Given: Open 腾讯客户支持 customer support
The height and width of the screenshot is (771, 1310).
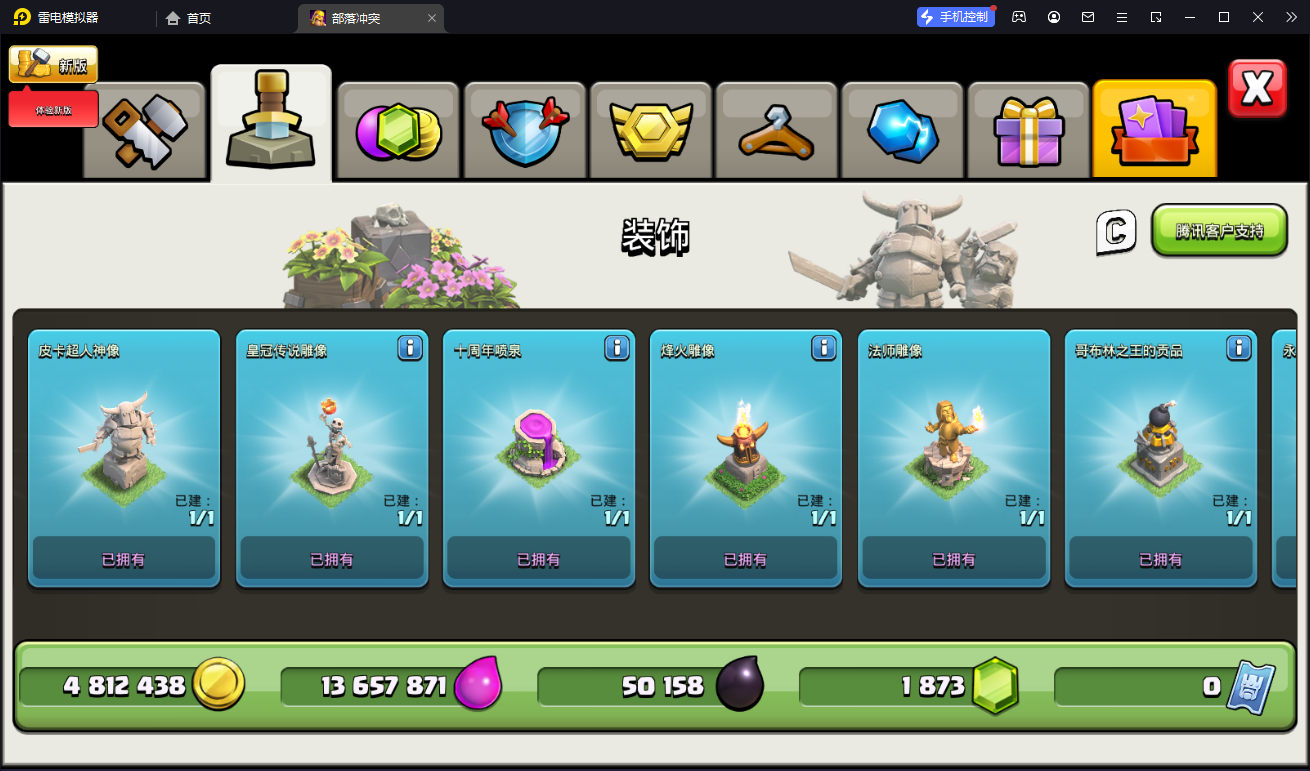Looking at the screenshot, I should coord(1219,231).
